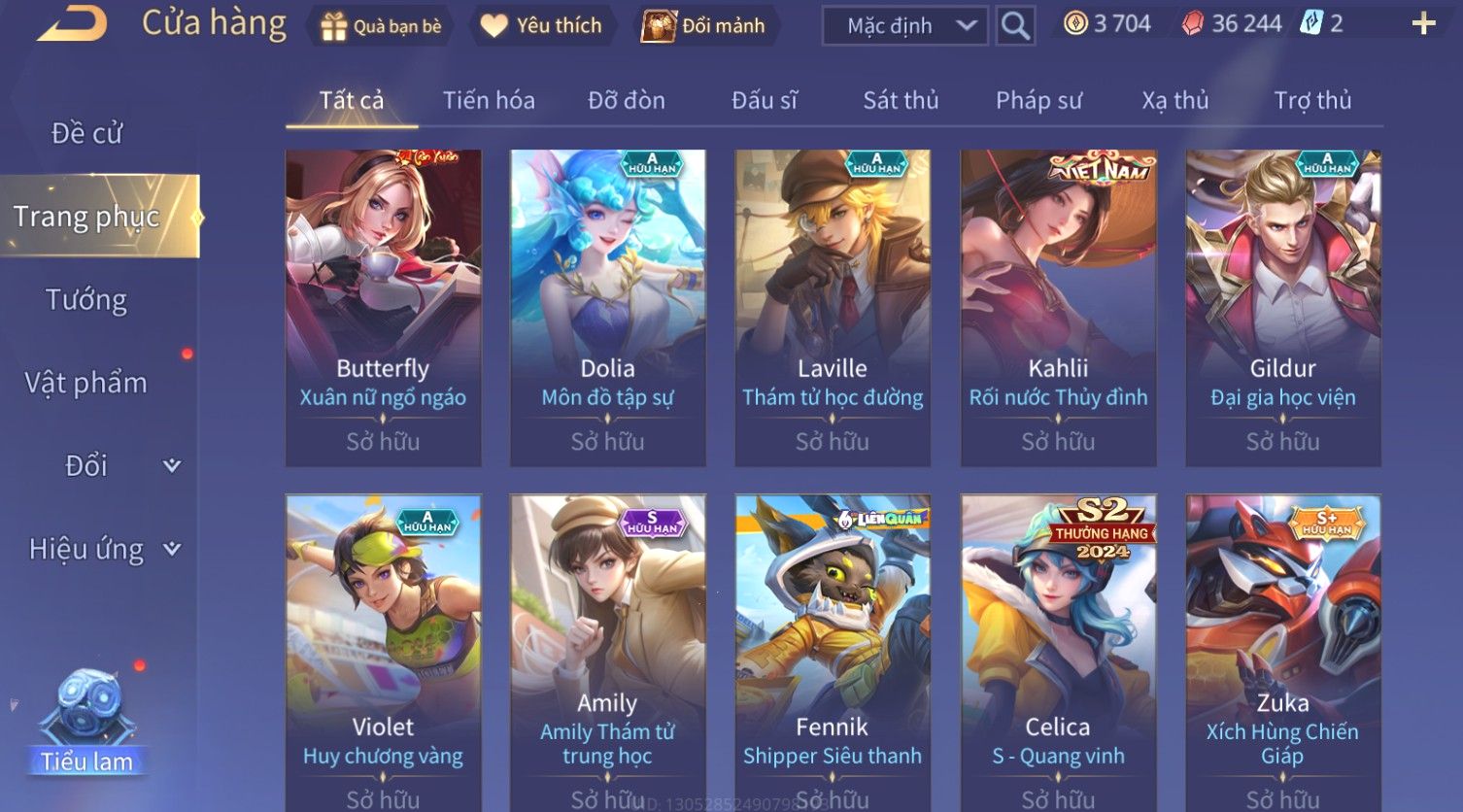1463x812 pixels.
Task: Open Quà bạn bè gift menu
Action: [381, 26]
